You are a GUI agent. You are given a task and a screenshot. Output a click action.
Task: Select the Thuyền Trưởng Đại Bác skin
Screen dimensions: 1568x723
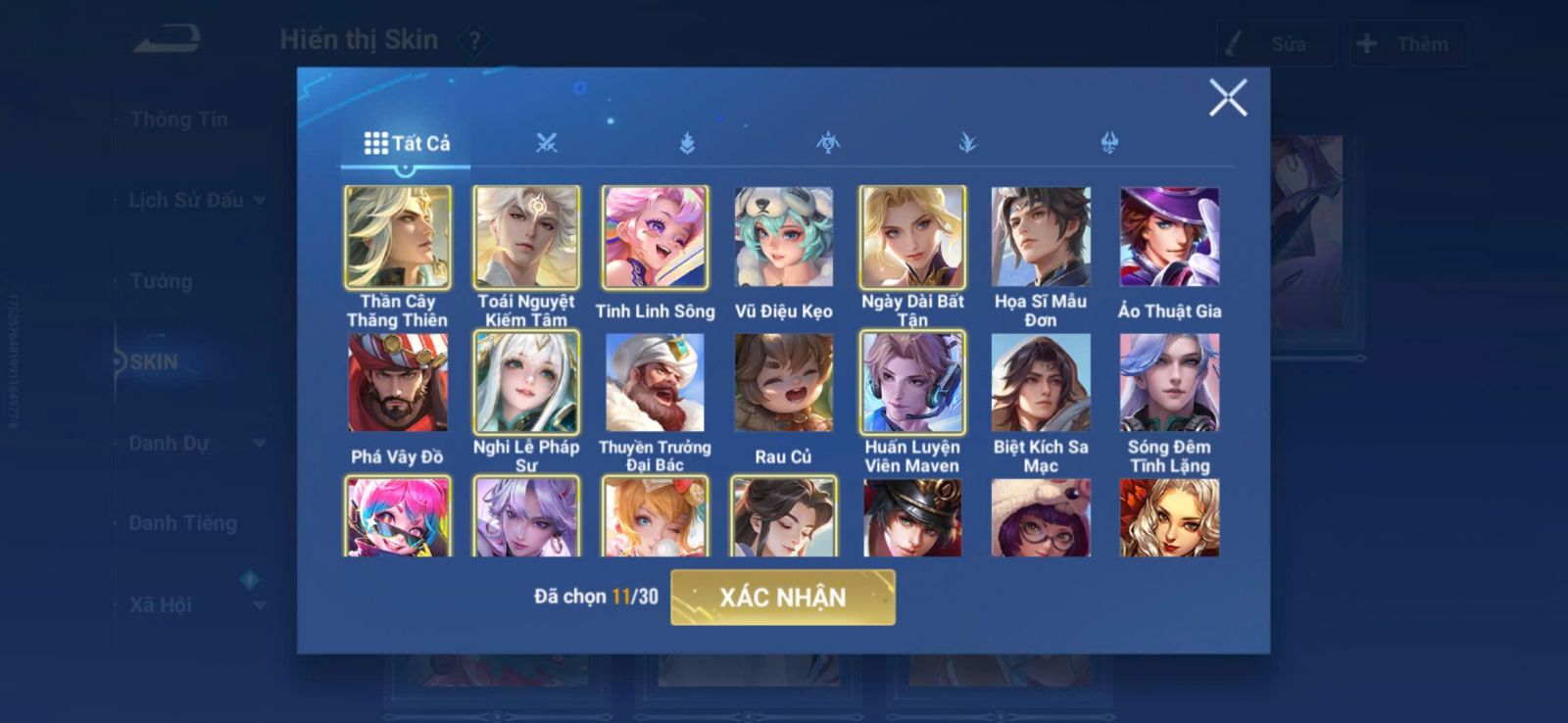pos(655,383)
